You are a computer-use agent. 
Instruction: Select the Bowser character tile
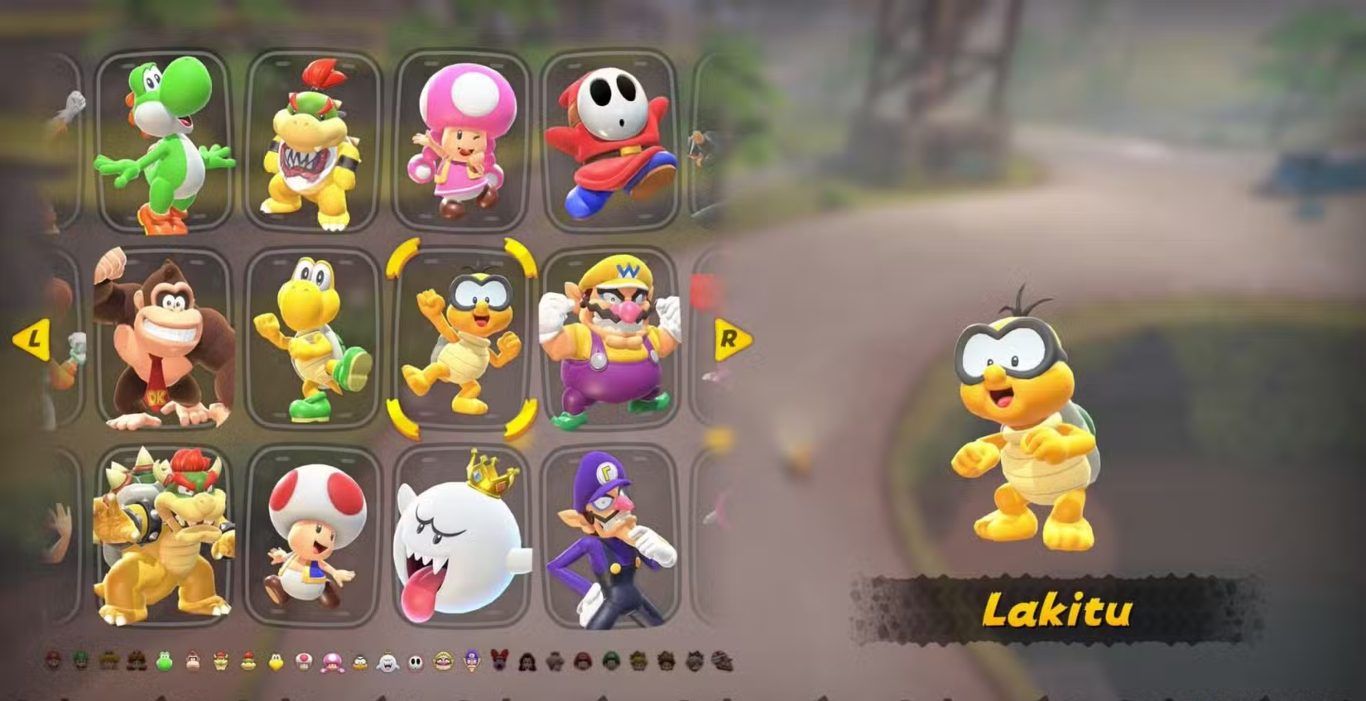pos(164,535)
